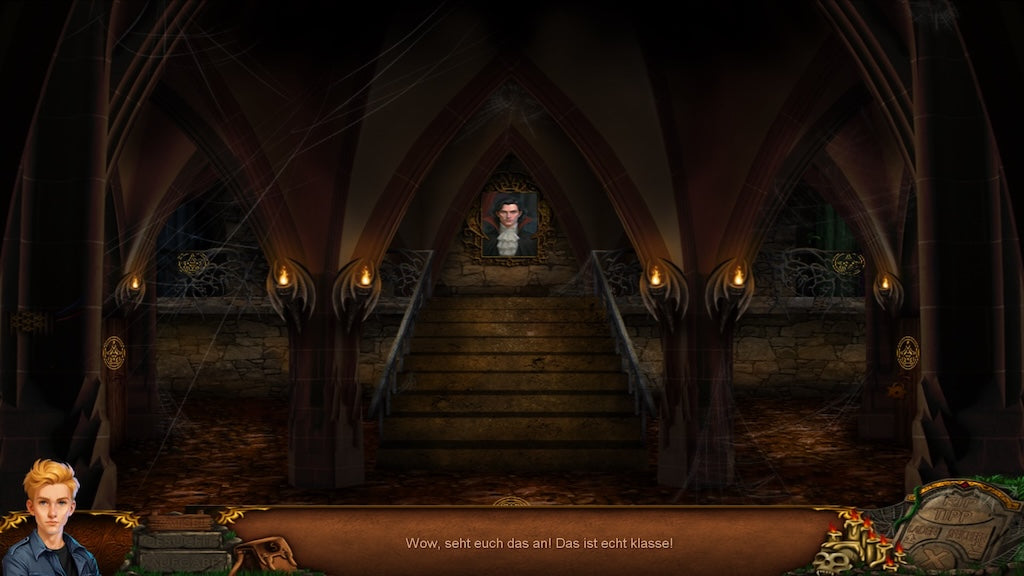This screenshot has height=576, width=1024.
Task: Click the X button on the tombstone
Action: click(x=935, y=556)
